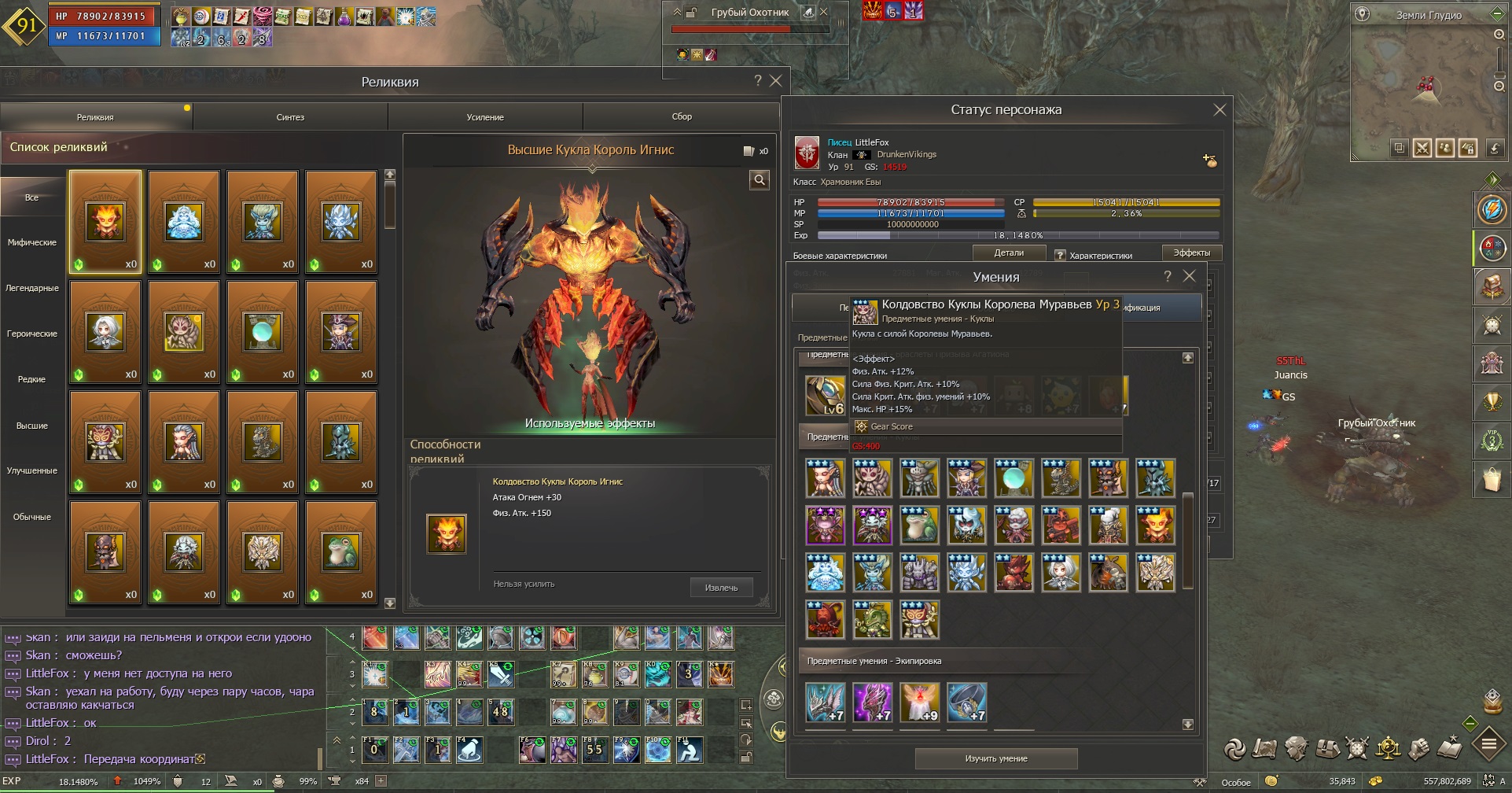Select the King Ignis doll relic card
1512x793 pixels.
point(105,222)
